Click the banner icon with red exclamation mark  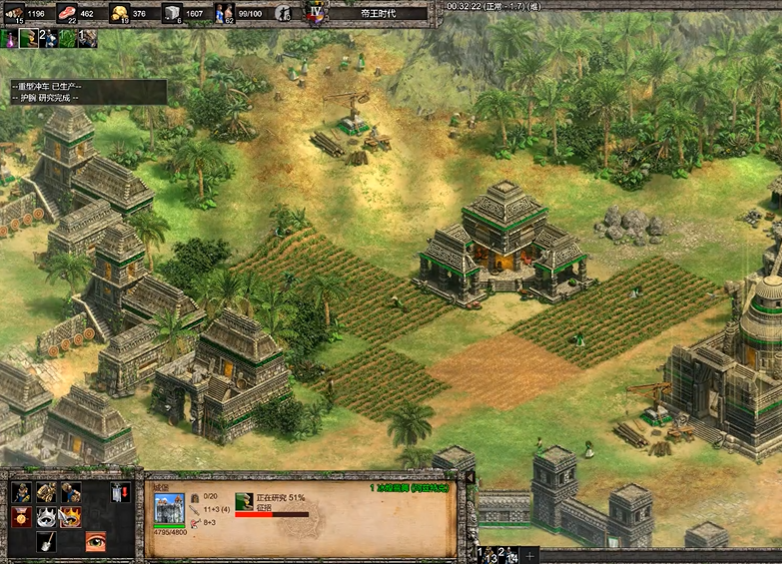[x=120, y=493]
